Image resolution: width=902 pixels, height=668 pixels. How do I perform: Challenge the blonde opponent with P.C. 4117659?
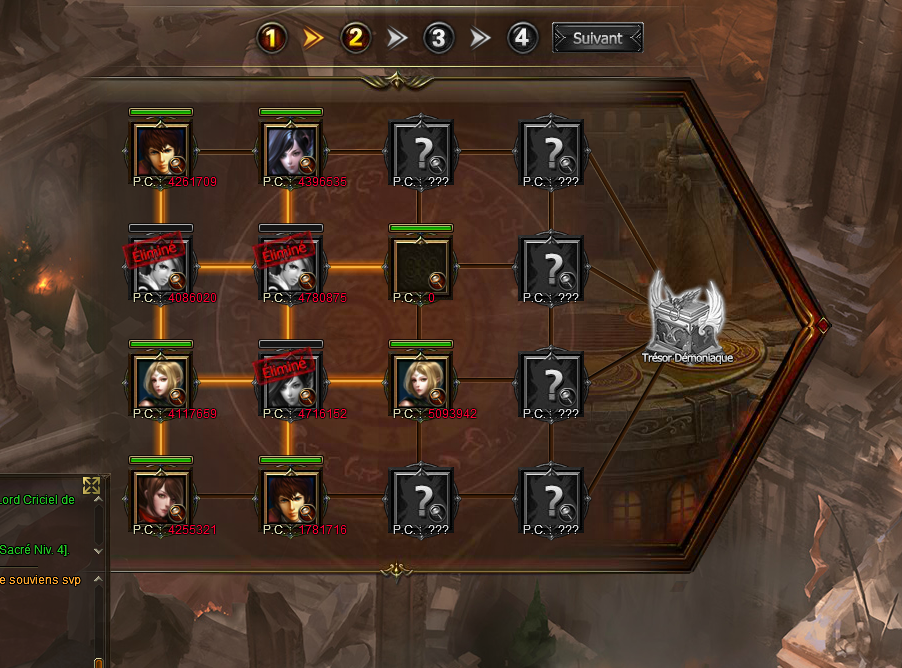160,381
